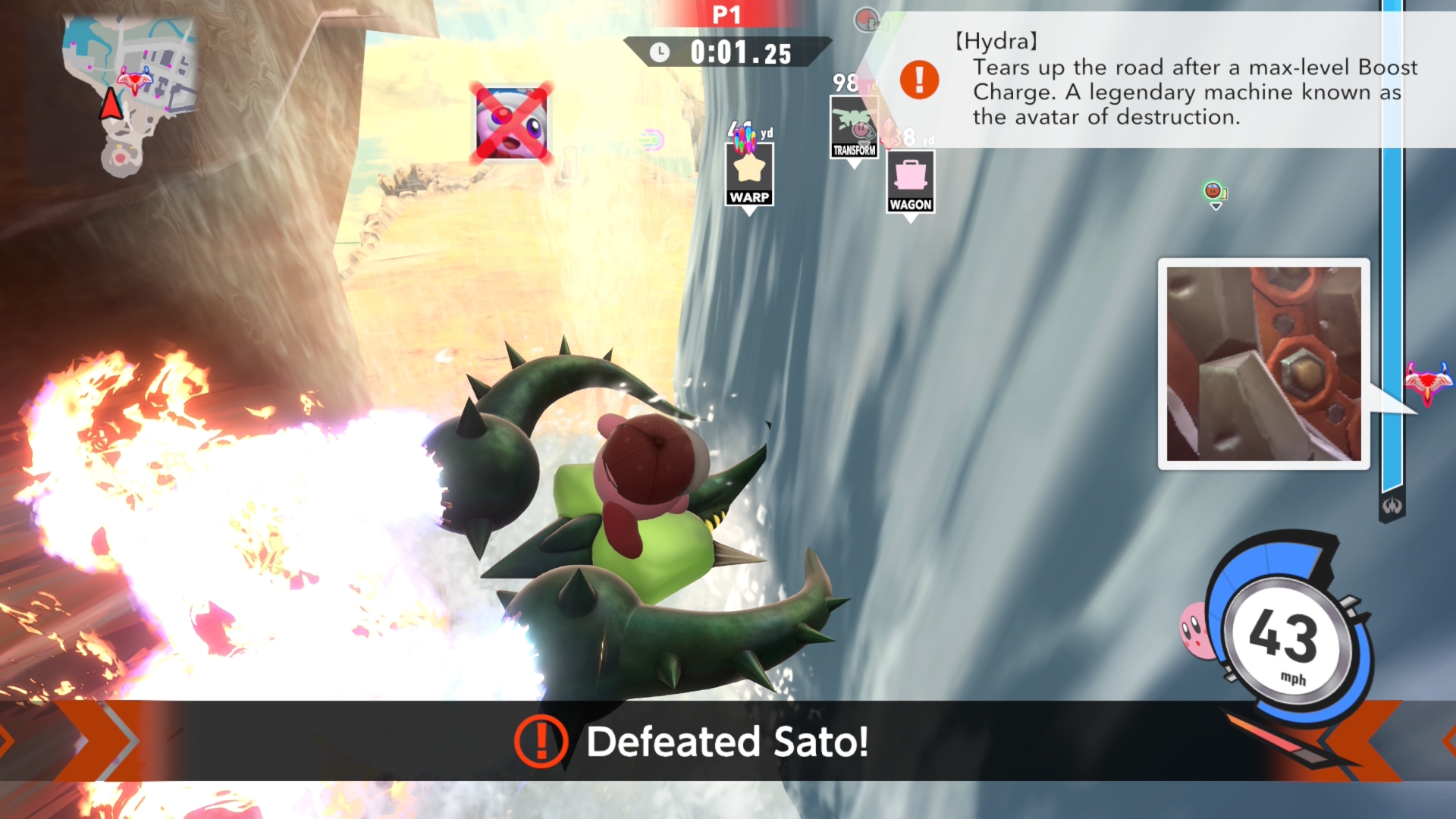
Task: Click the Kirby icon beside speedometer
Action: (1195, 629)
